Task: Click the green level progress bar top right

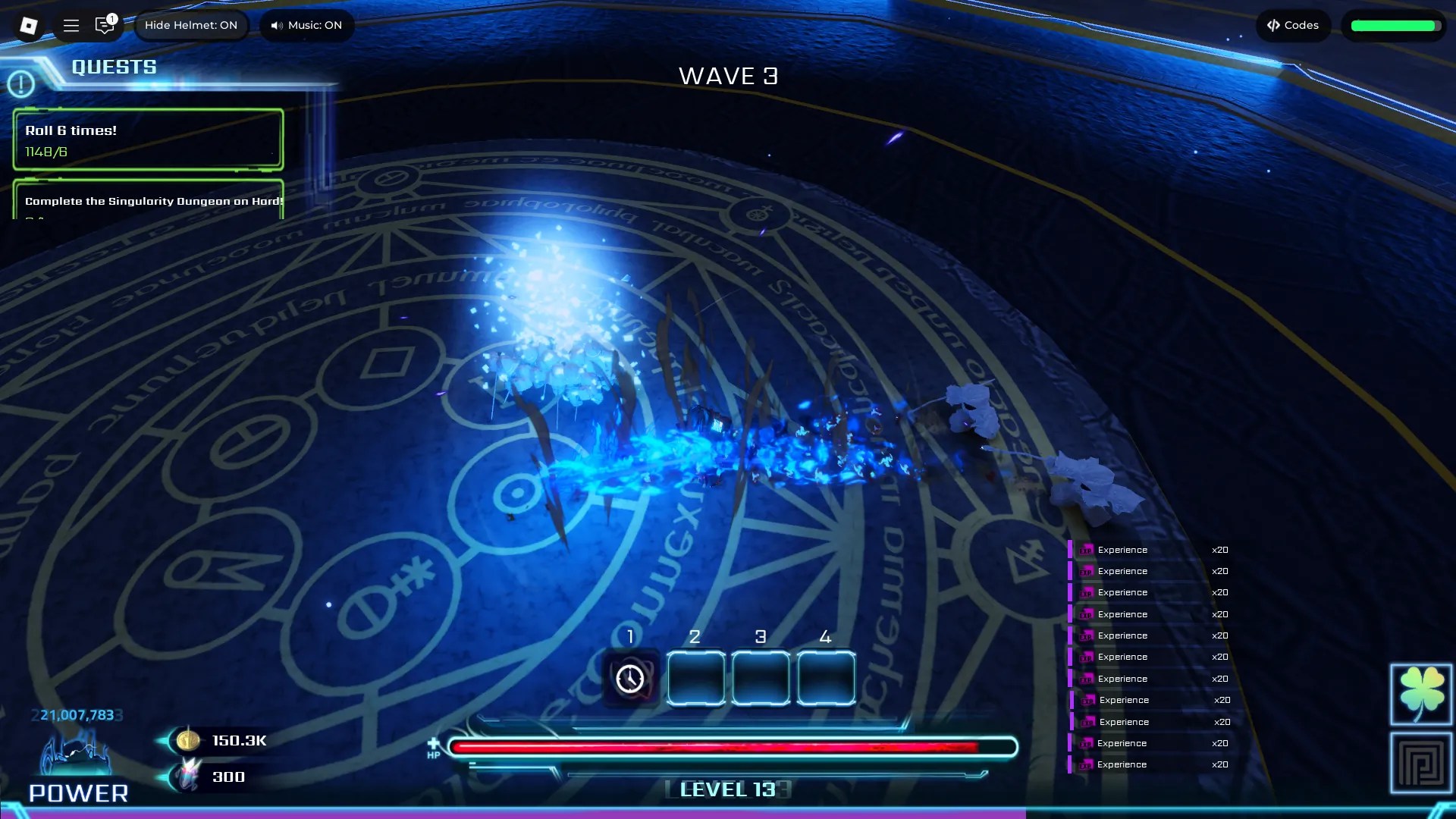Action: pos(1394,25)
